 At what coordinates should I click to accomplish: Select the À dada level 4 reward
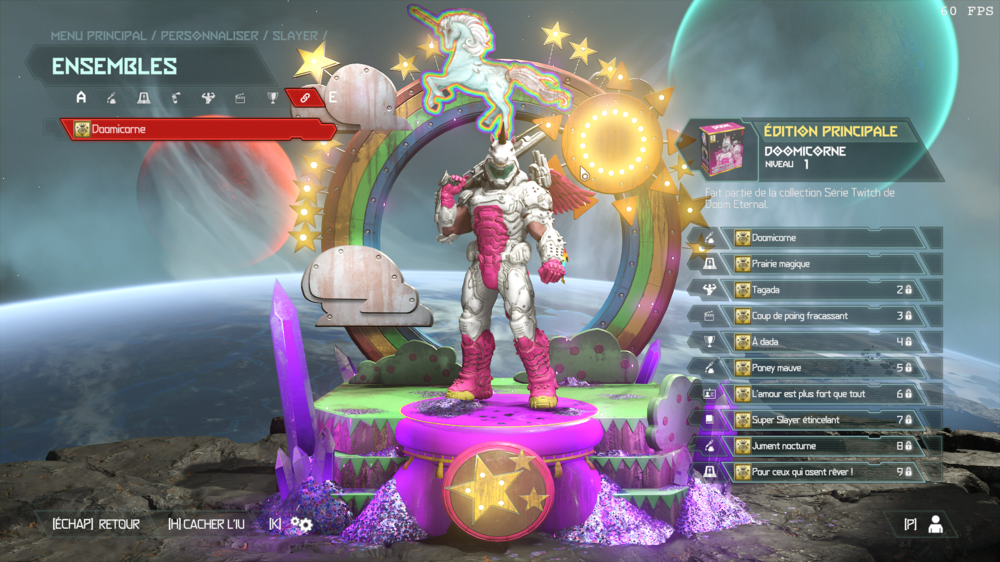coord(825,342)
